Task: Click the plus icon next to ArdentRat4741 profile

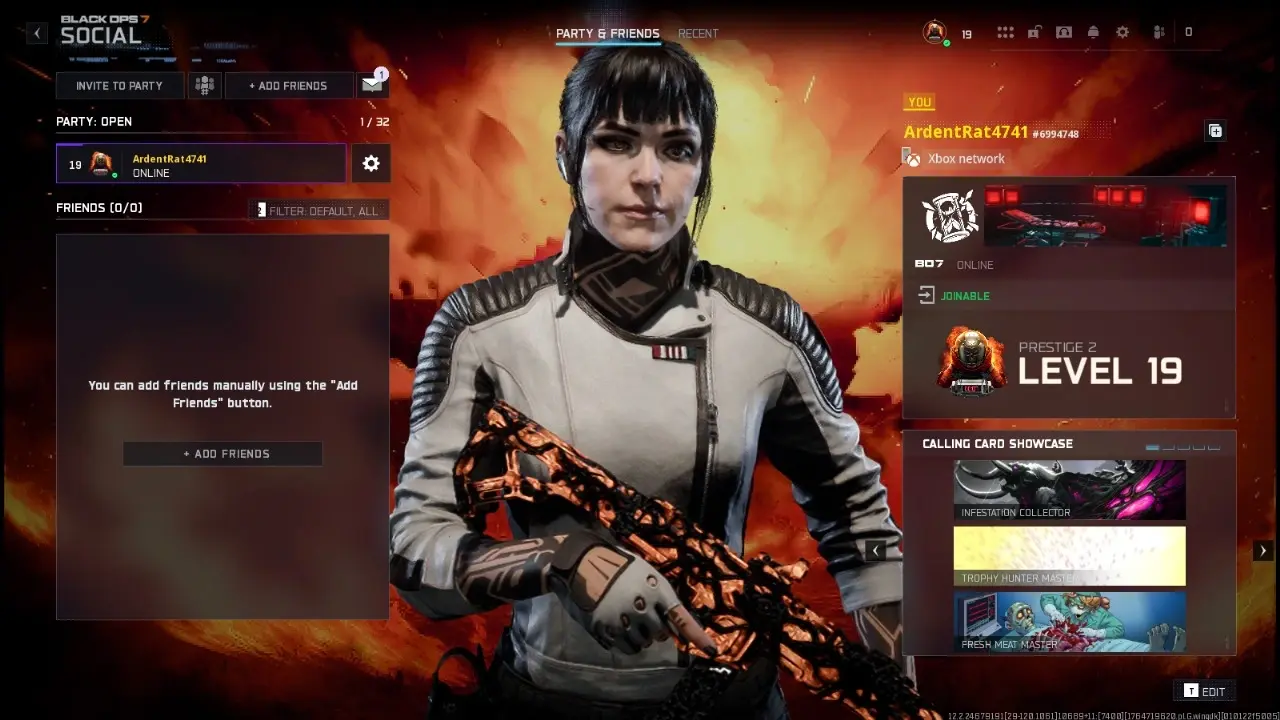Action: (1215, 130)
